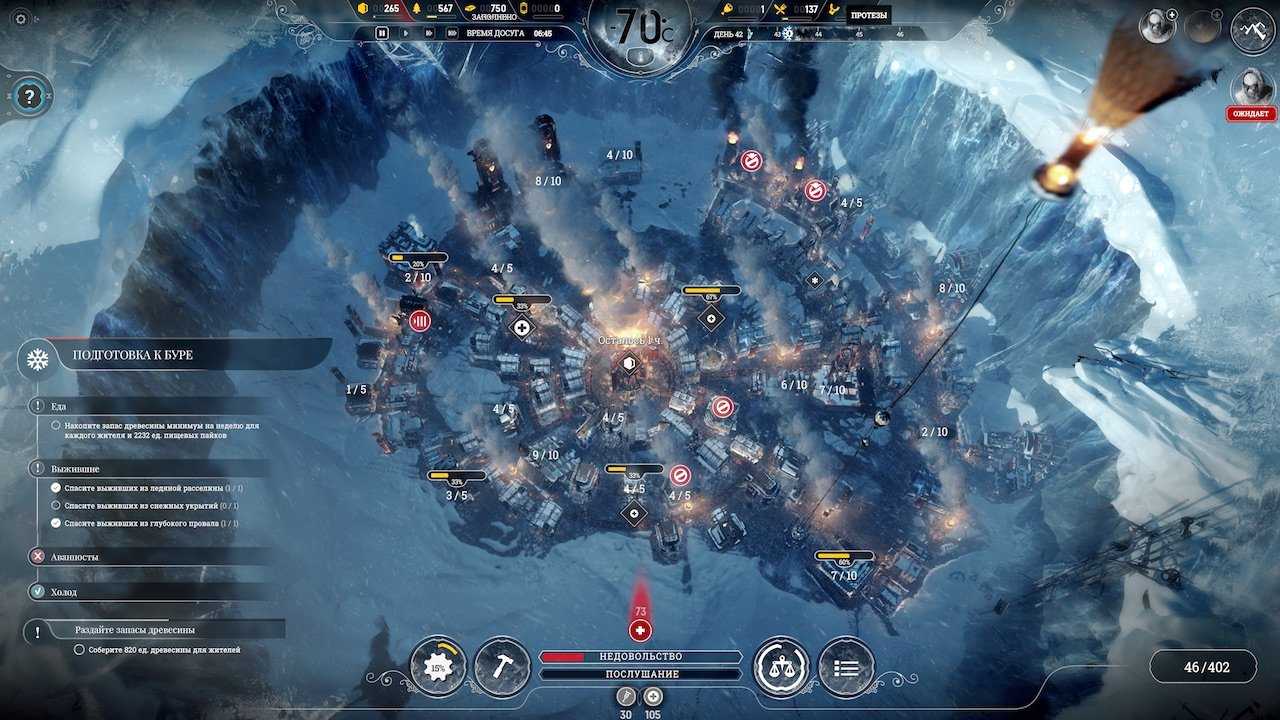Viewport: 1280px width, 720px height.
Task: Open the question mark help button
Action: (30, 97)
